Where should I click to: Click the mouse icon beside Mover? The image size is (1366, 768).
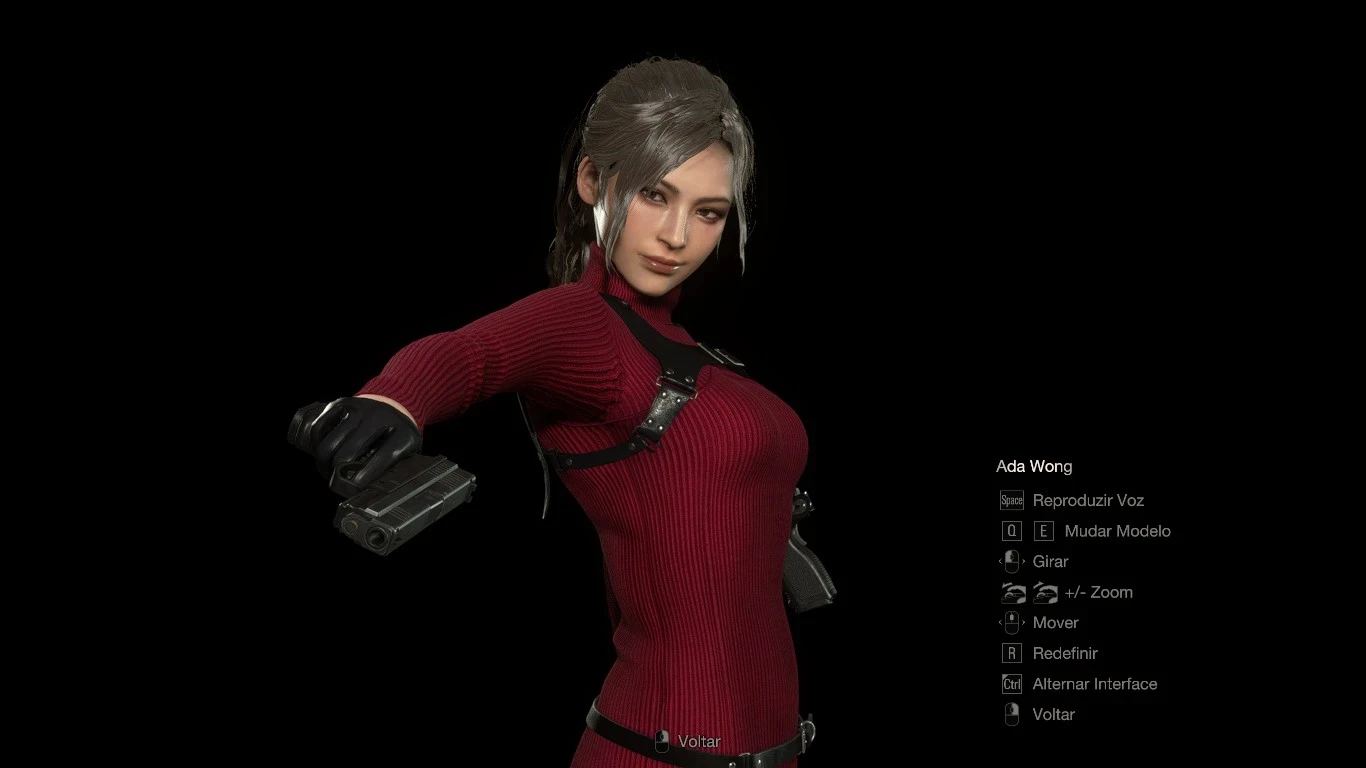click(1011, 622)
